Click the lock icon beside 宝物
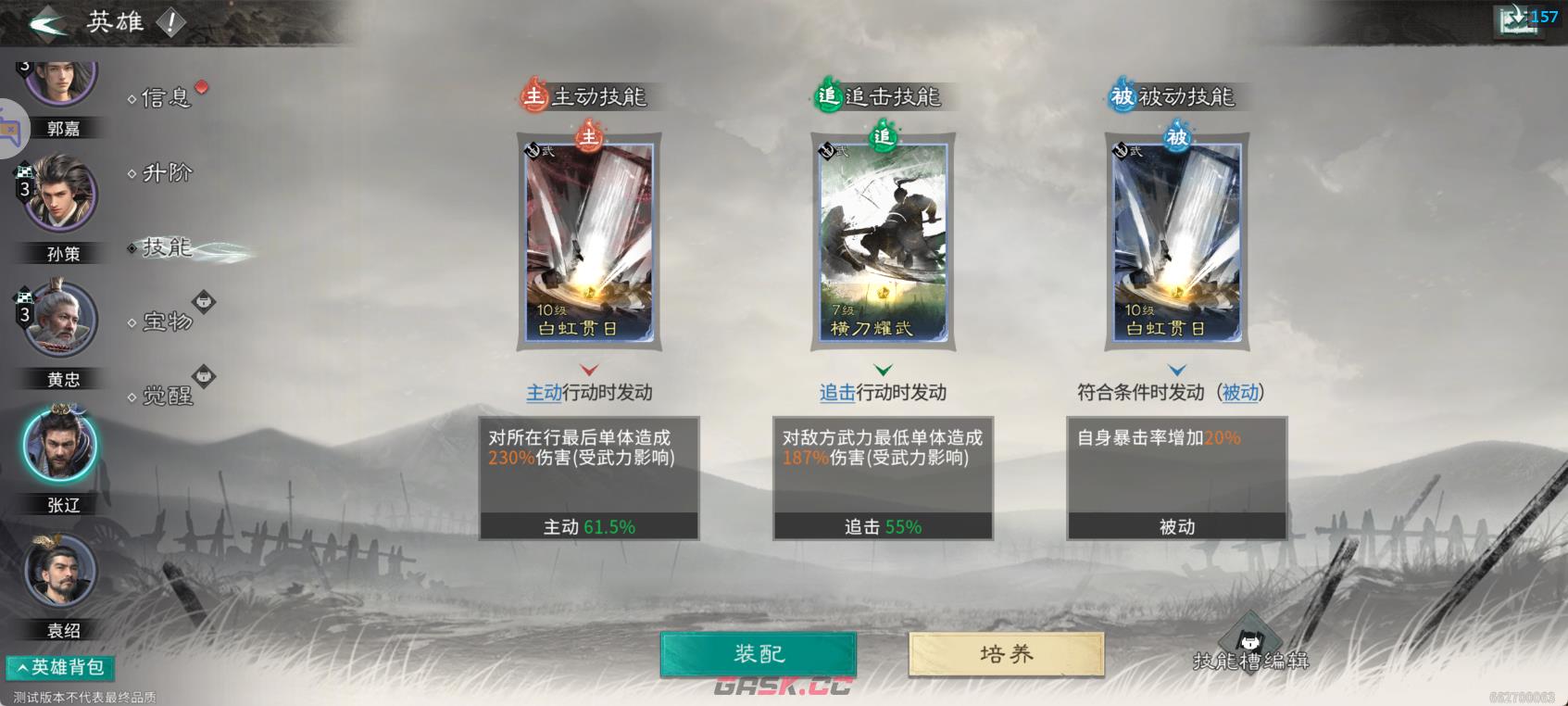This screenshot has height=706, width=1568. point(205,300)
